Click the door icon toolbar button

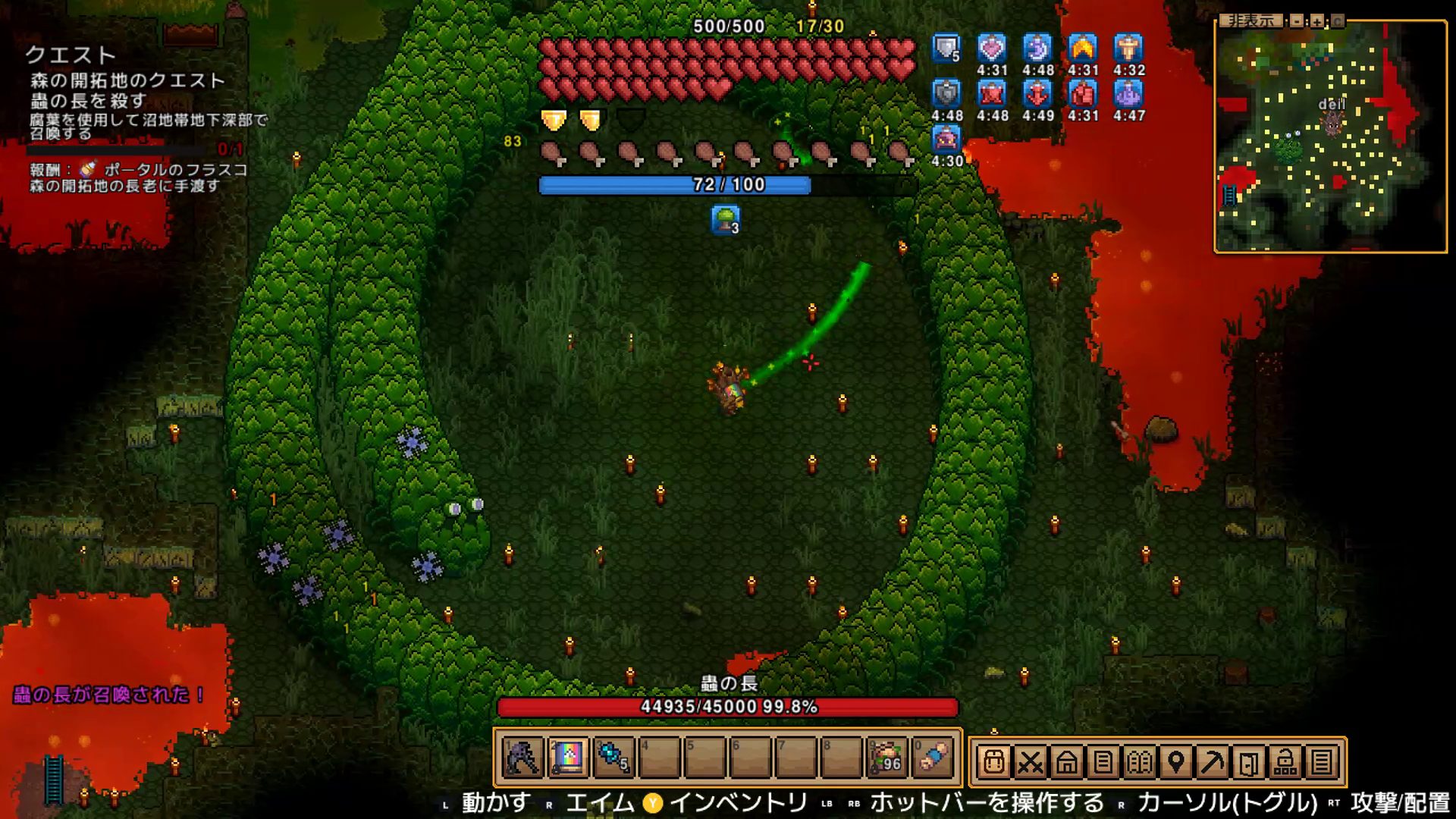1248,761
